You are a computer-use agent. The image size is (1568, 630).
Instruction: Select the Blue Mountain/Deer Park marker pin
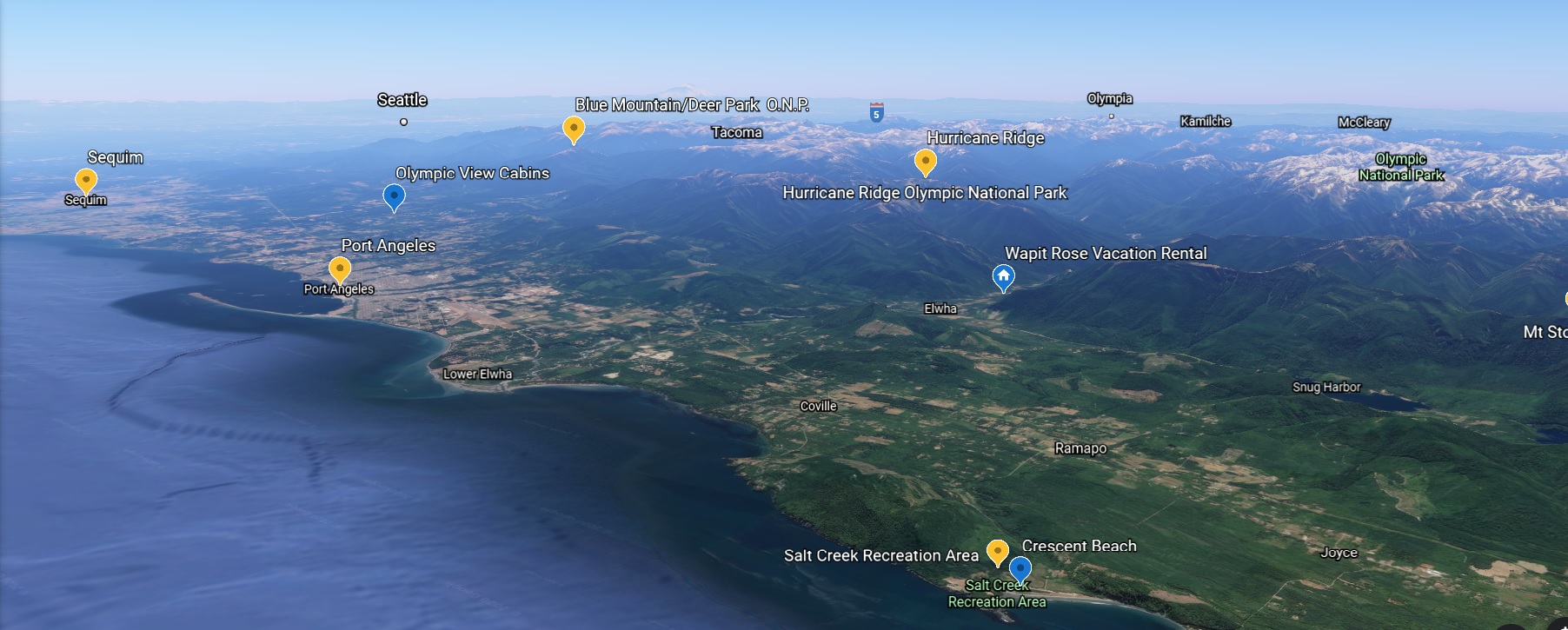tap(574, 129)
